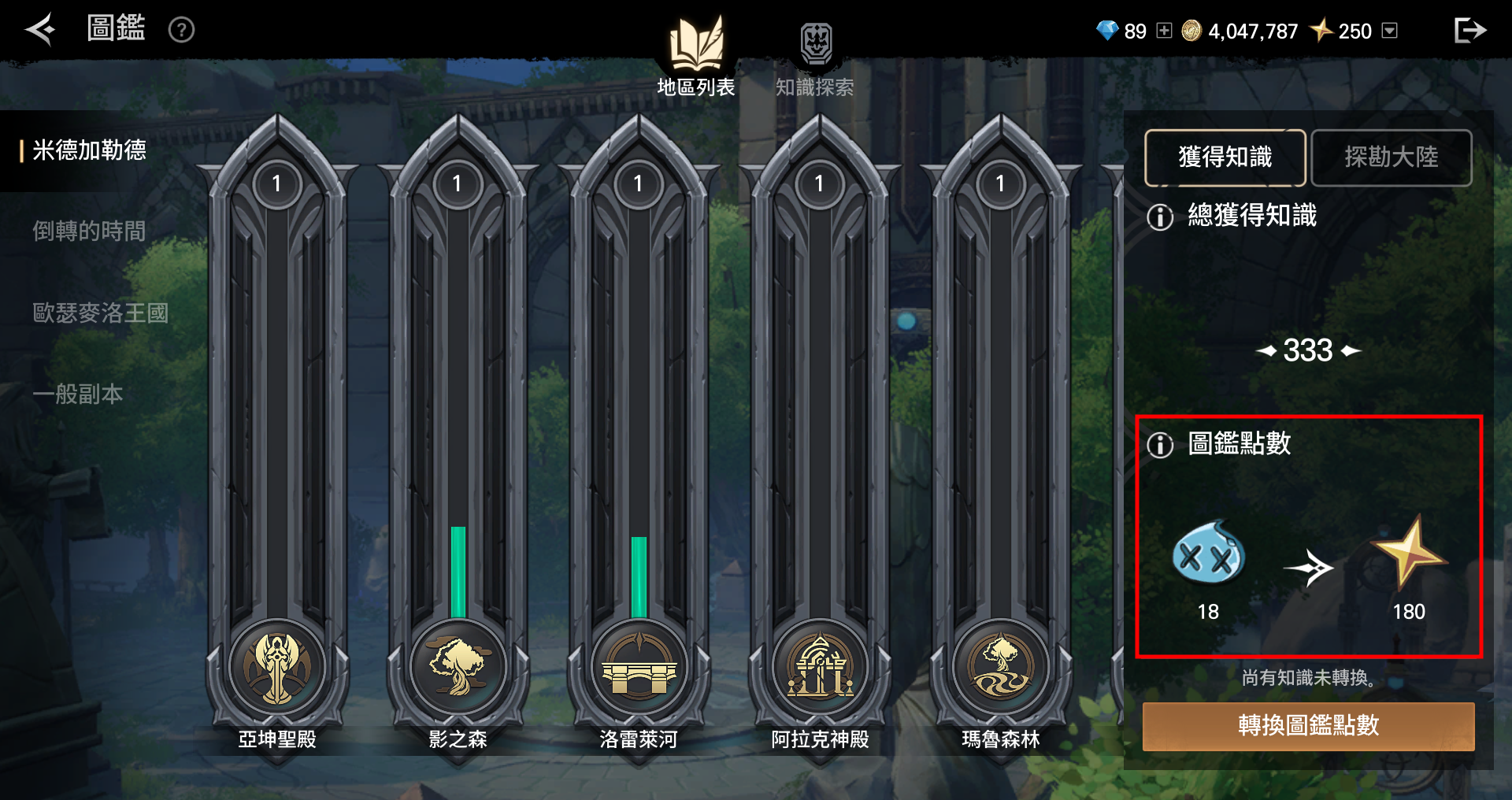Choose the 倒轉的時間 category
The height and width of the screenshot is (800, 1512).
(89, 231)
